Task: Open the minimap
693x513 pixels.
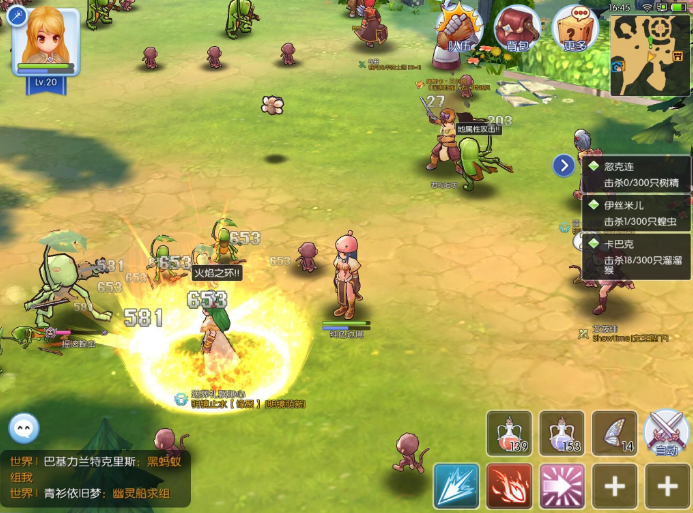Action: click(x=650, y=56)
